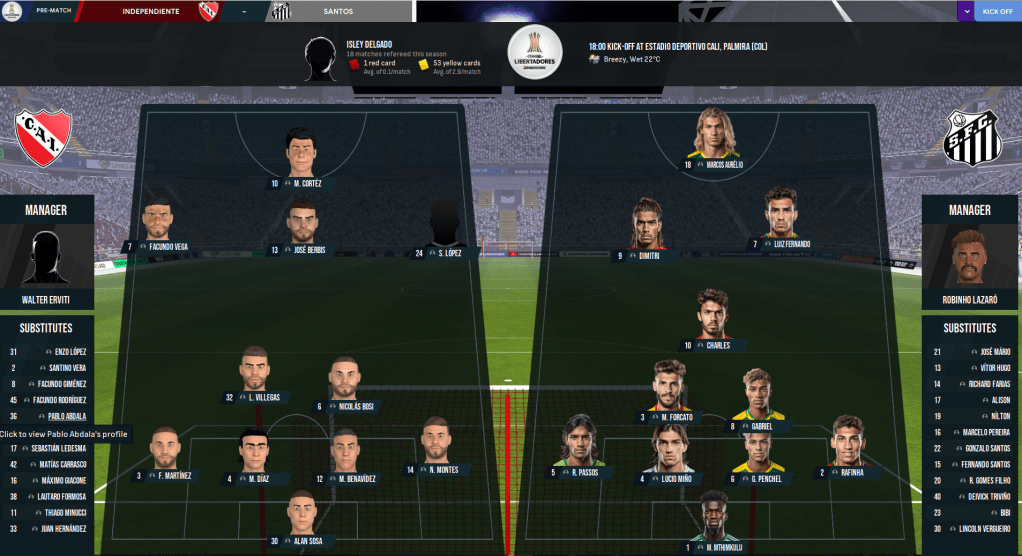Image resolution: width=1022 pixels, height=556 pixels.
Task: View referee Isley Delgado's profile
Action: pos(369,44)
